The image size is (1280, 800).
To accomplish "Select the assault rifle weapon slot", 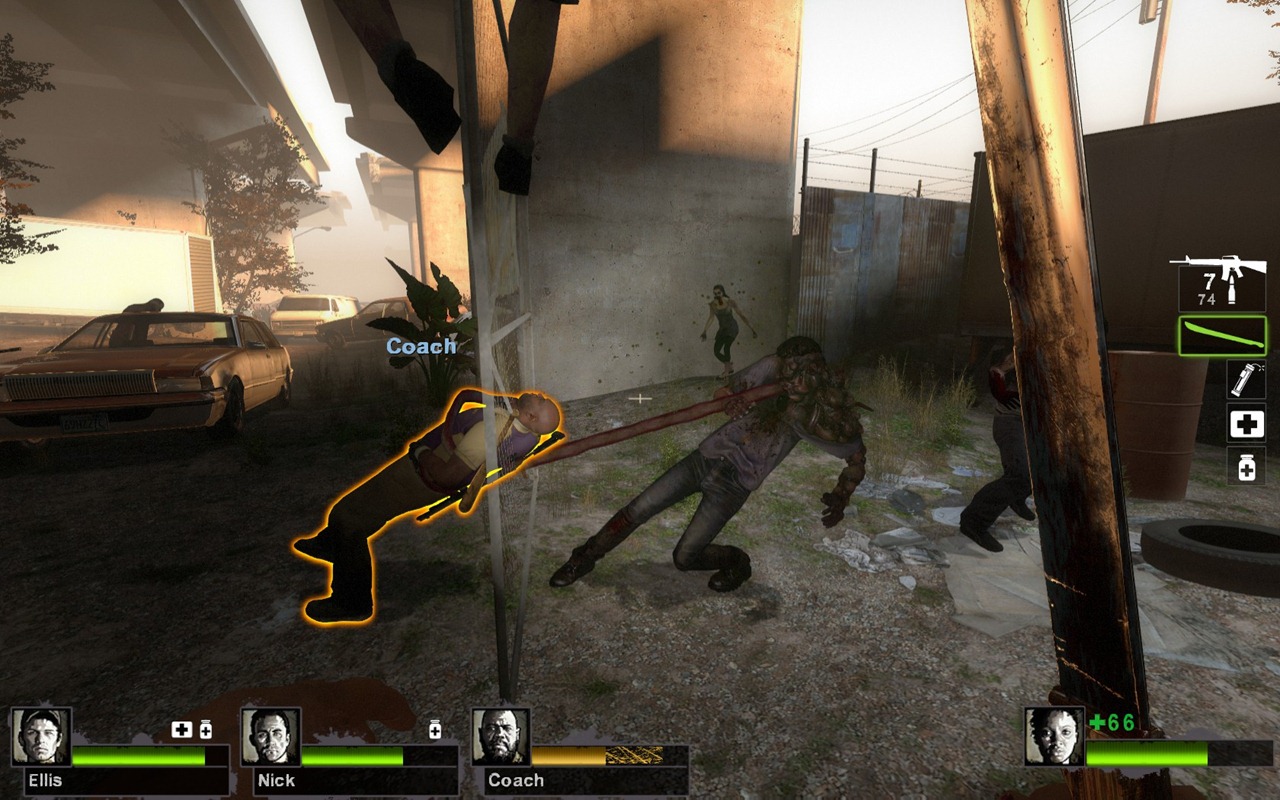I will pyautogui.click(x=1217, y=282).
